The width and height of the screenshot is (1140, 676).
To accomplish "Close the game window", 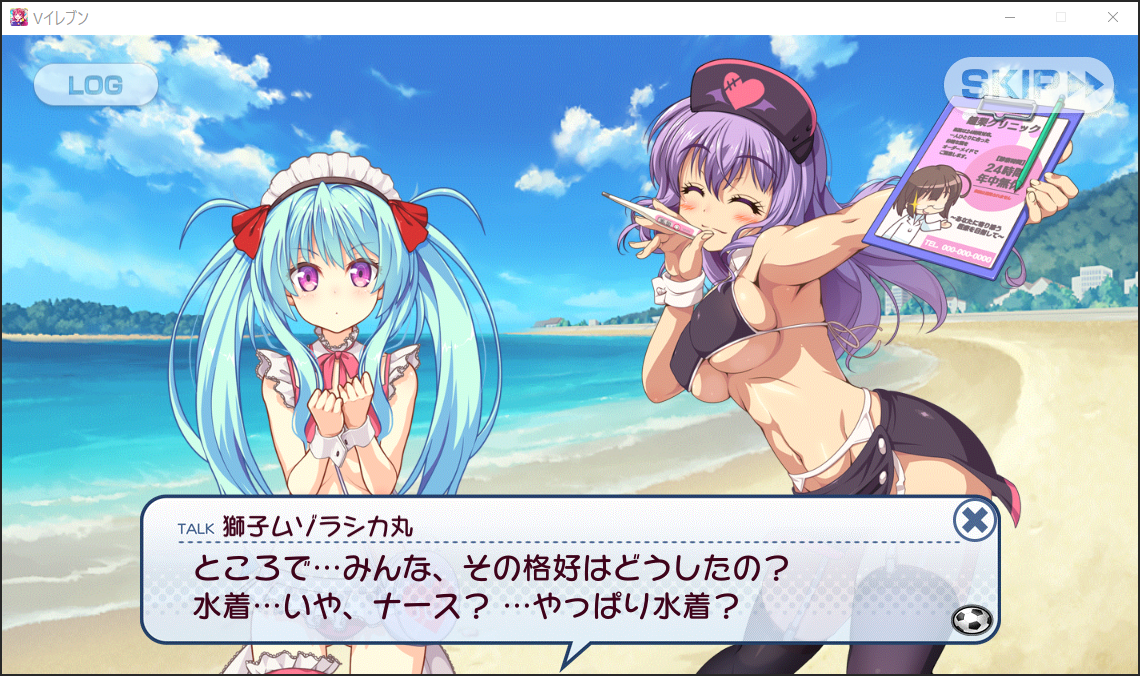I will (1113, 17).
